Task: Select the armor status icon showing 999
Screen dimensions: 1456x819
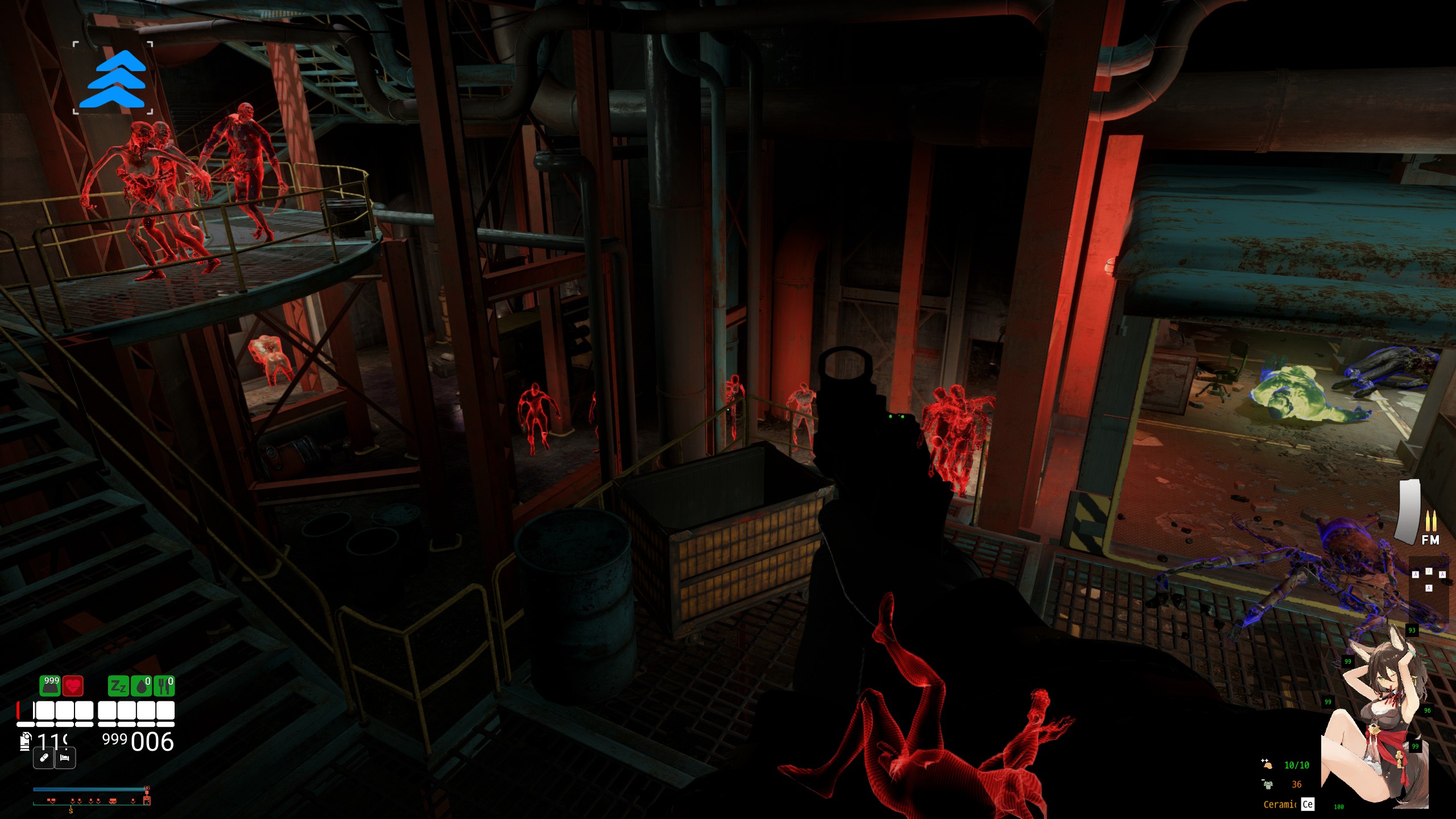Action: (50, 685)
